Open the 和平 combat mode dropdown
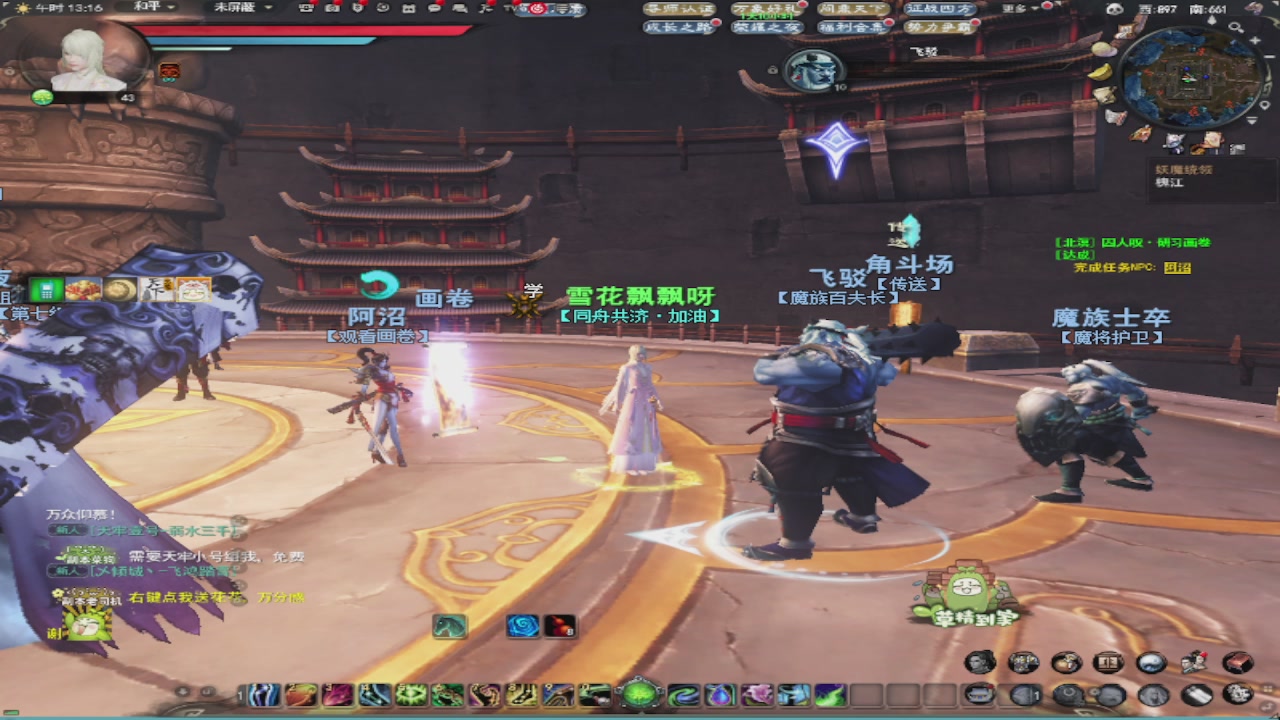1280x720 pixels. [x=154, y=7]
